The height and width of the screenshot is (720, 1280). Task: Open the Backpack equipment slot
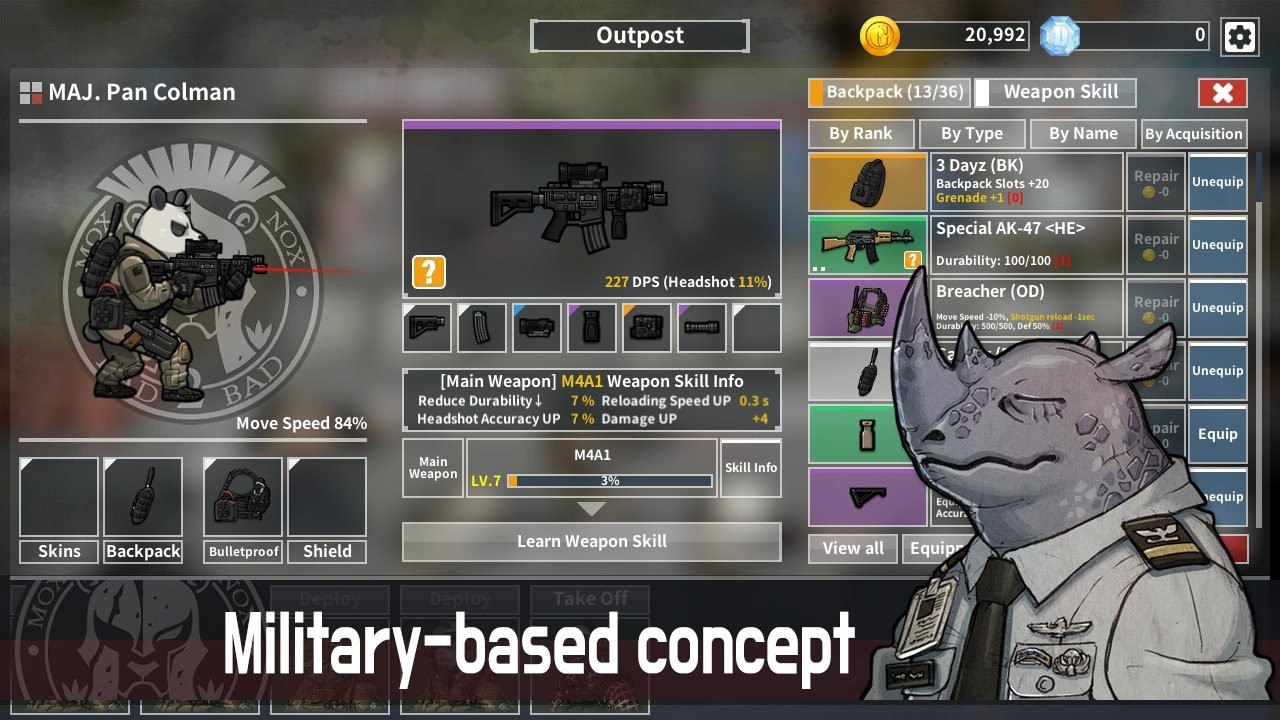143,498
